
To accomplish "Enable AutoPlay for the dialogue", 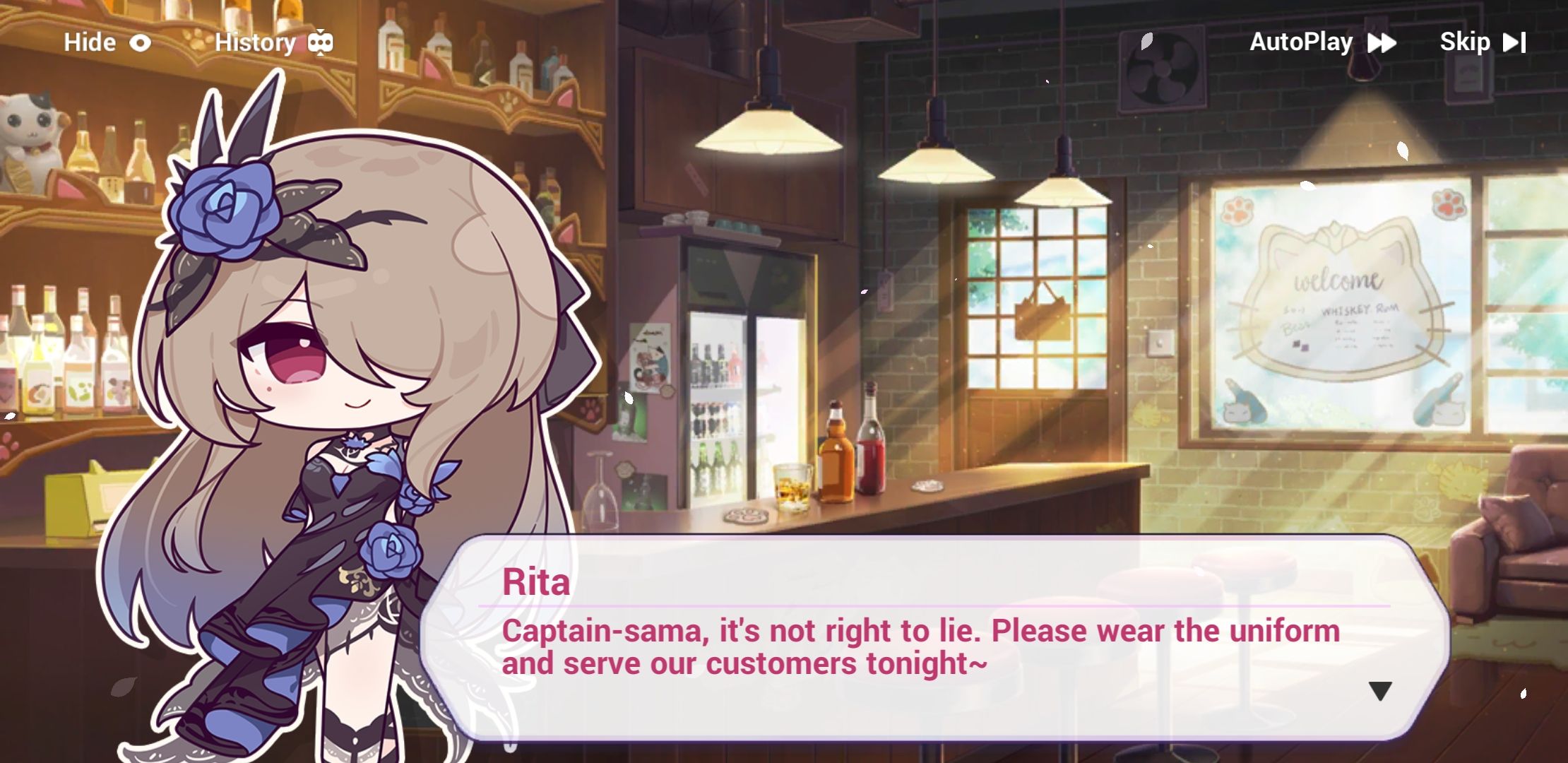I will tap(1302, 42).
